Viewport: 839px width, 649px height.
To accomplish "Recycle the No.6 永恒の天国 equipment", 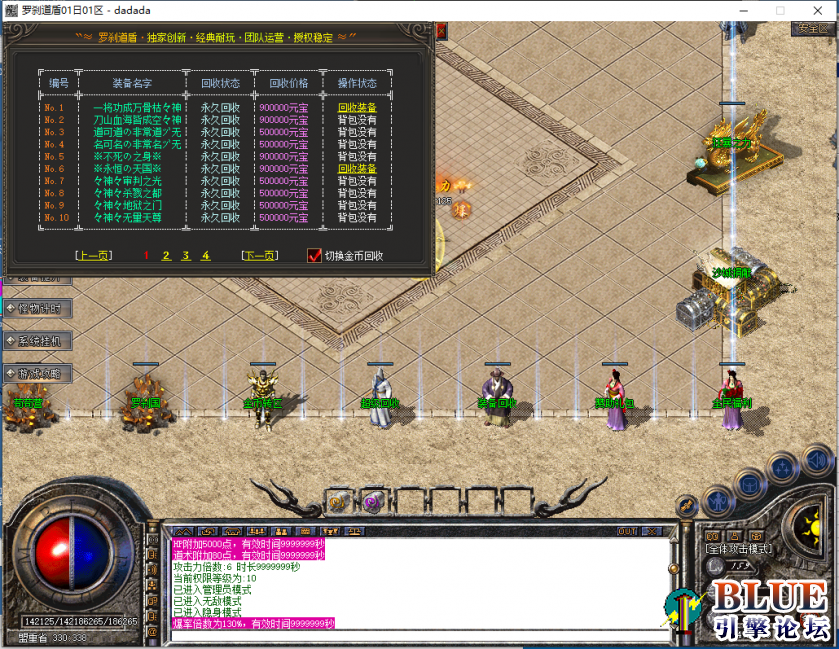I will tap(357, 169).
